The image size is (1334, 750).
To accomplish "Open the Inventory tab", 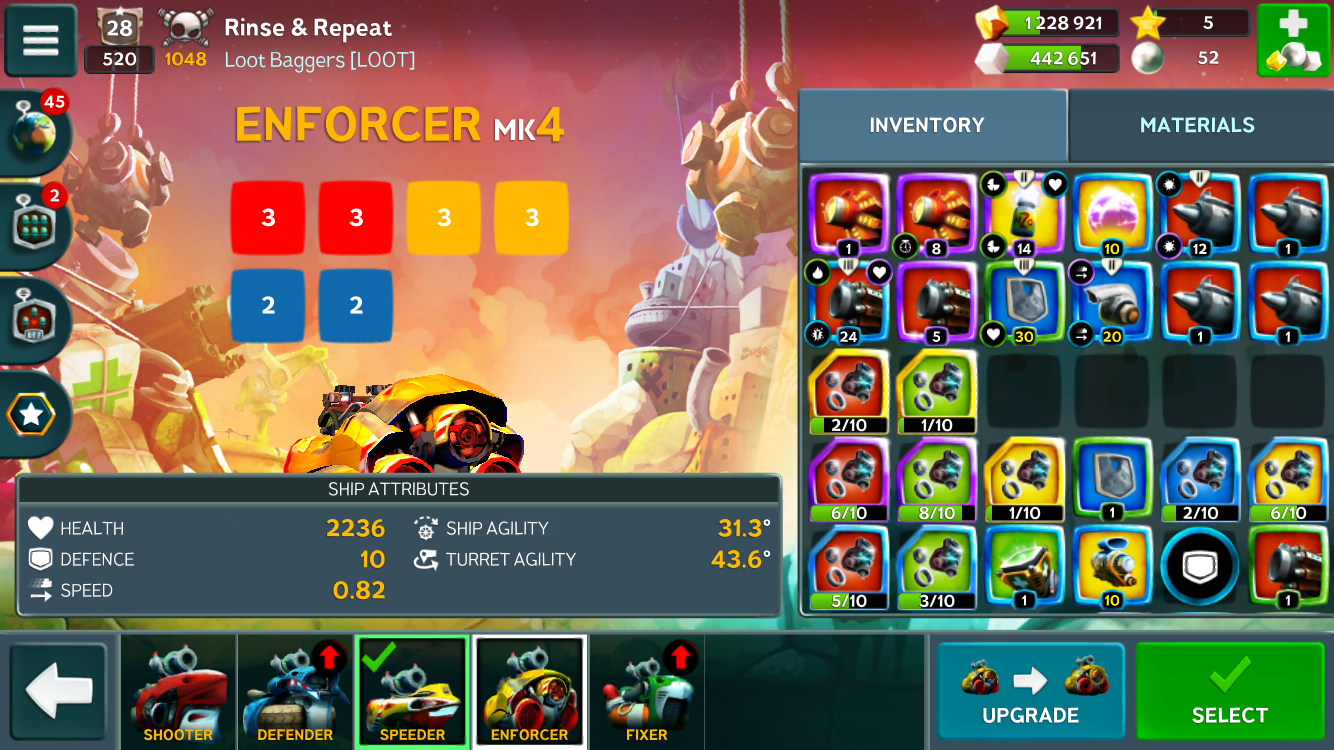I will pos(927,125).
